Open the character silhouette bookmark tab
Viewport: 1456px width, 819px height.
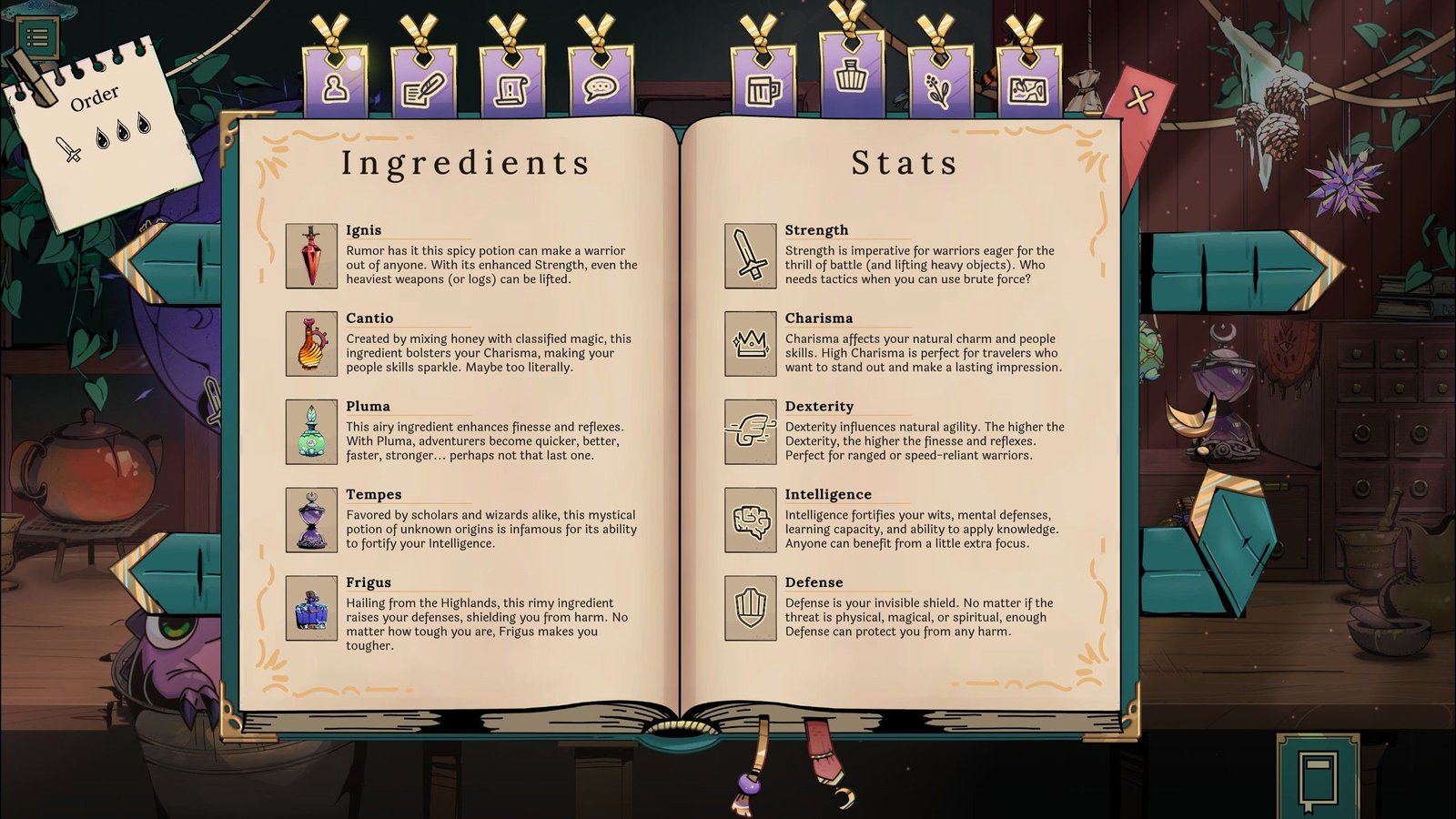336,85
